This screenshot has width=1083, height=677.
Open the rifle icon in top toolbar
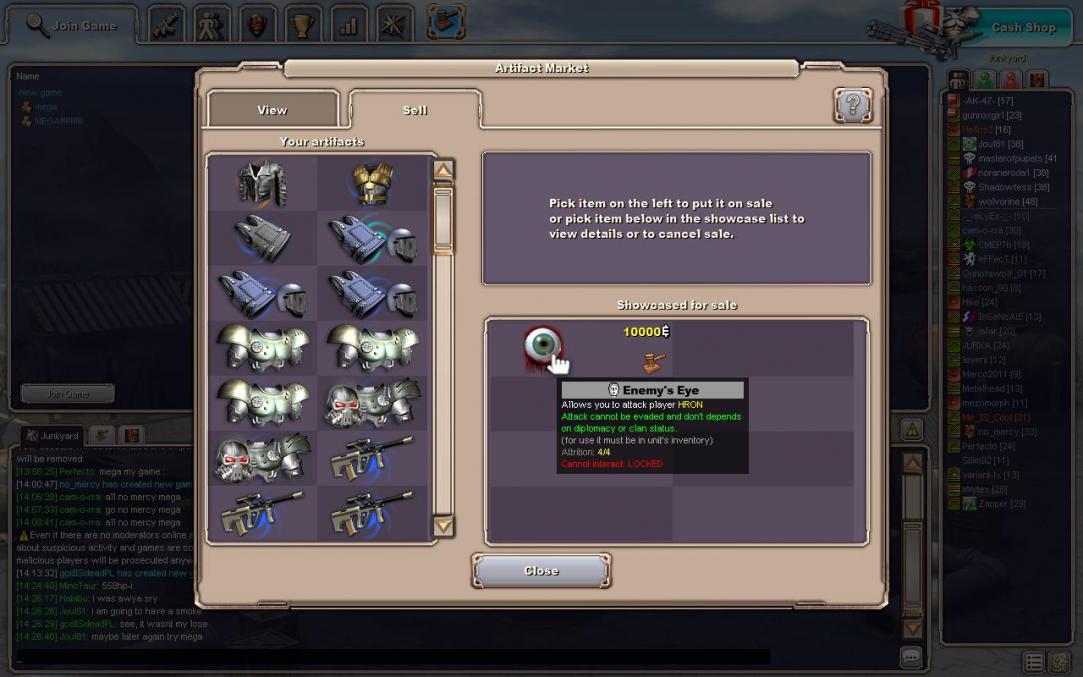click(165, 25)
